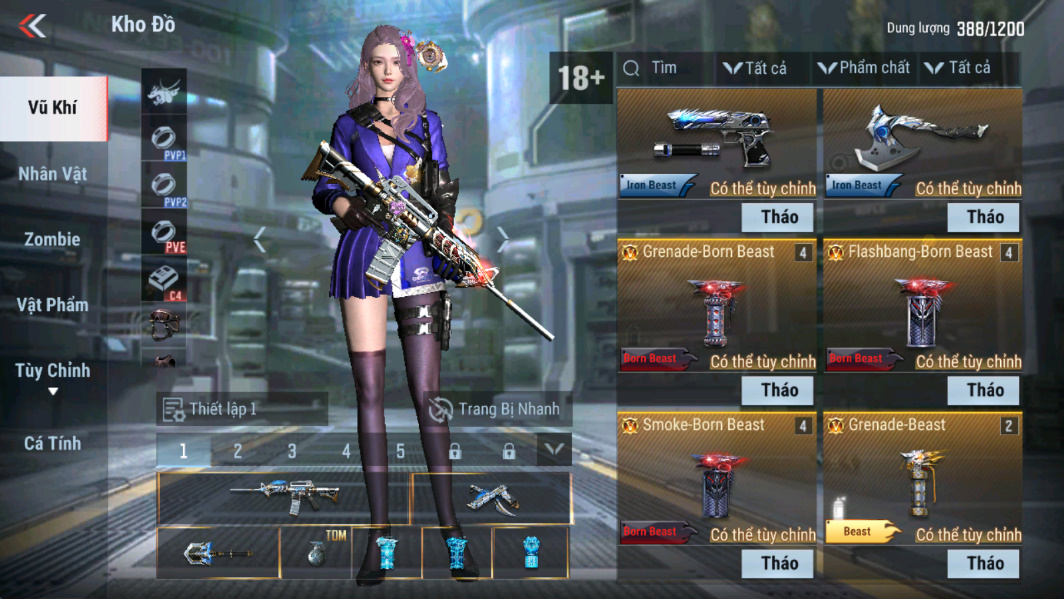Remove Flashbang-Born Beast via Tháo button

click(x=984, y=390)
